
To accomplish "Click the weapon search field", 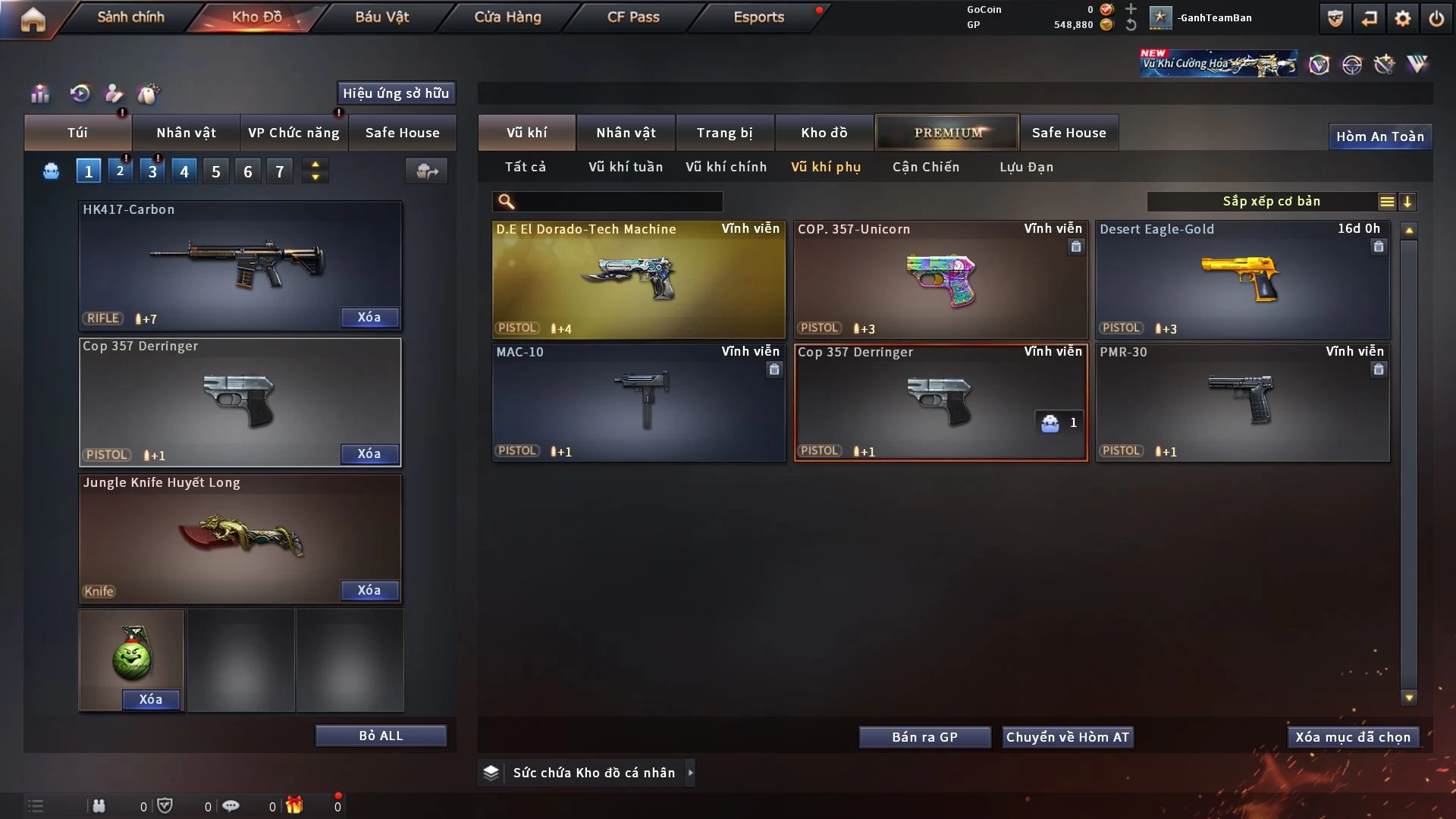I will [x=618, y=202].
